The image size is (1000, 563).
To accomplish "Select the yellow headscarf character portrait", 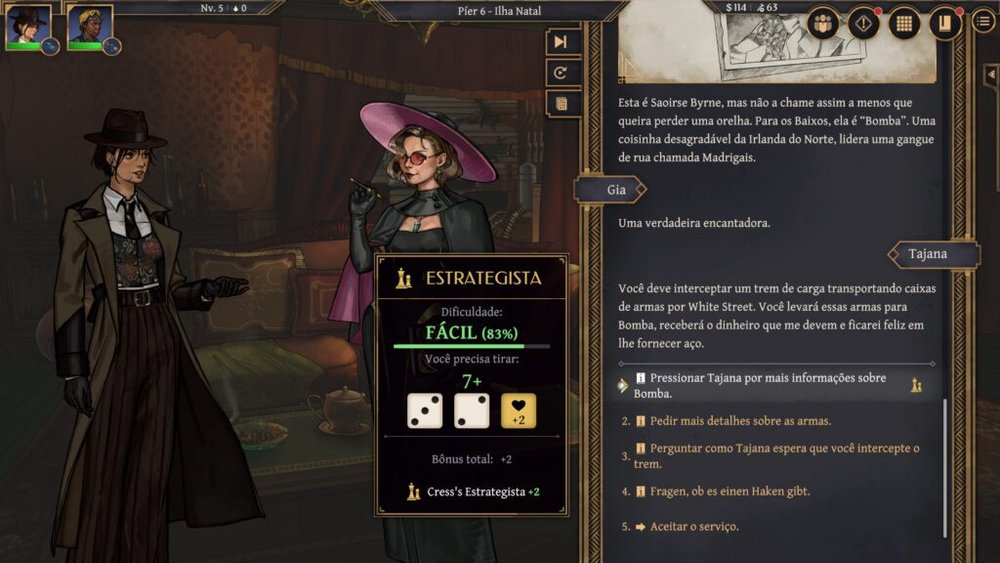I will click(87, 26).
